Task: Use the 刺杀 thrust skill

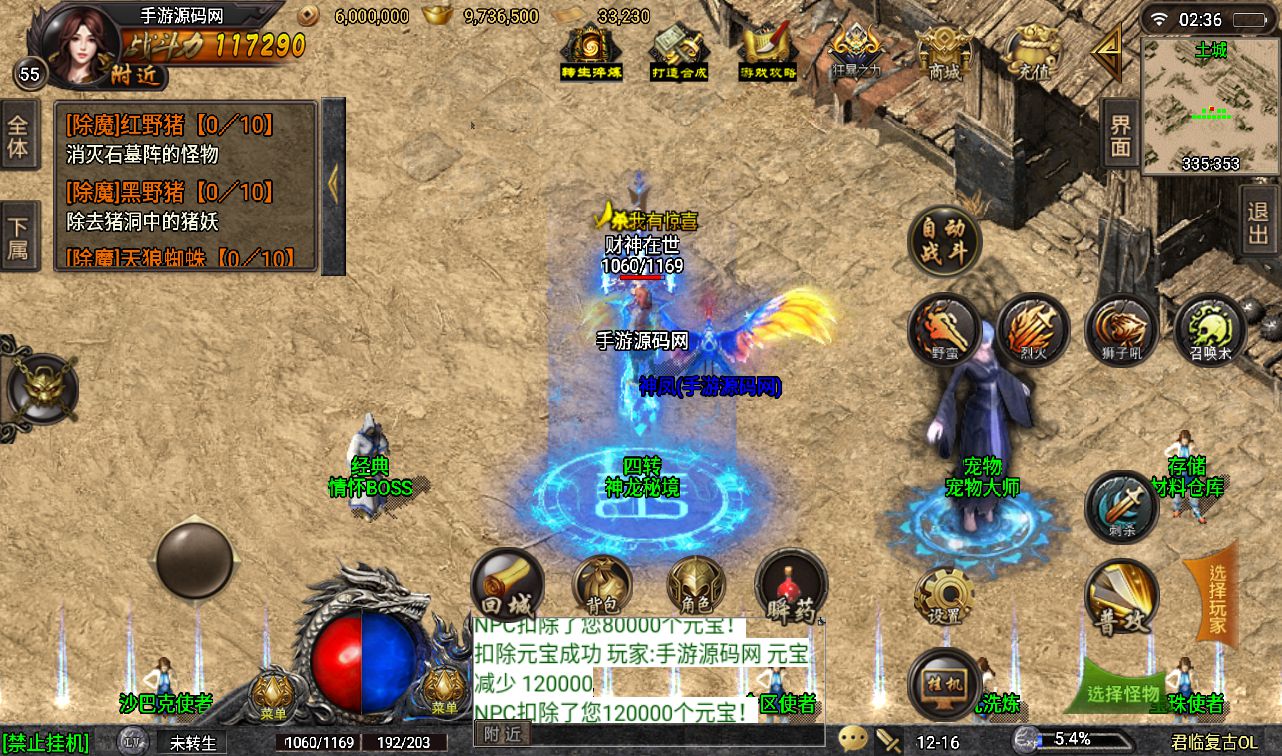Action: (1121, 506)
